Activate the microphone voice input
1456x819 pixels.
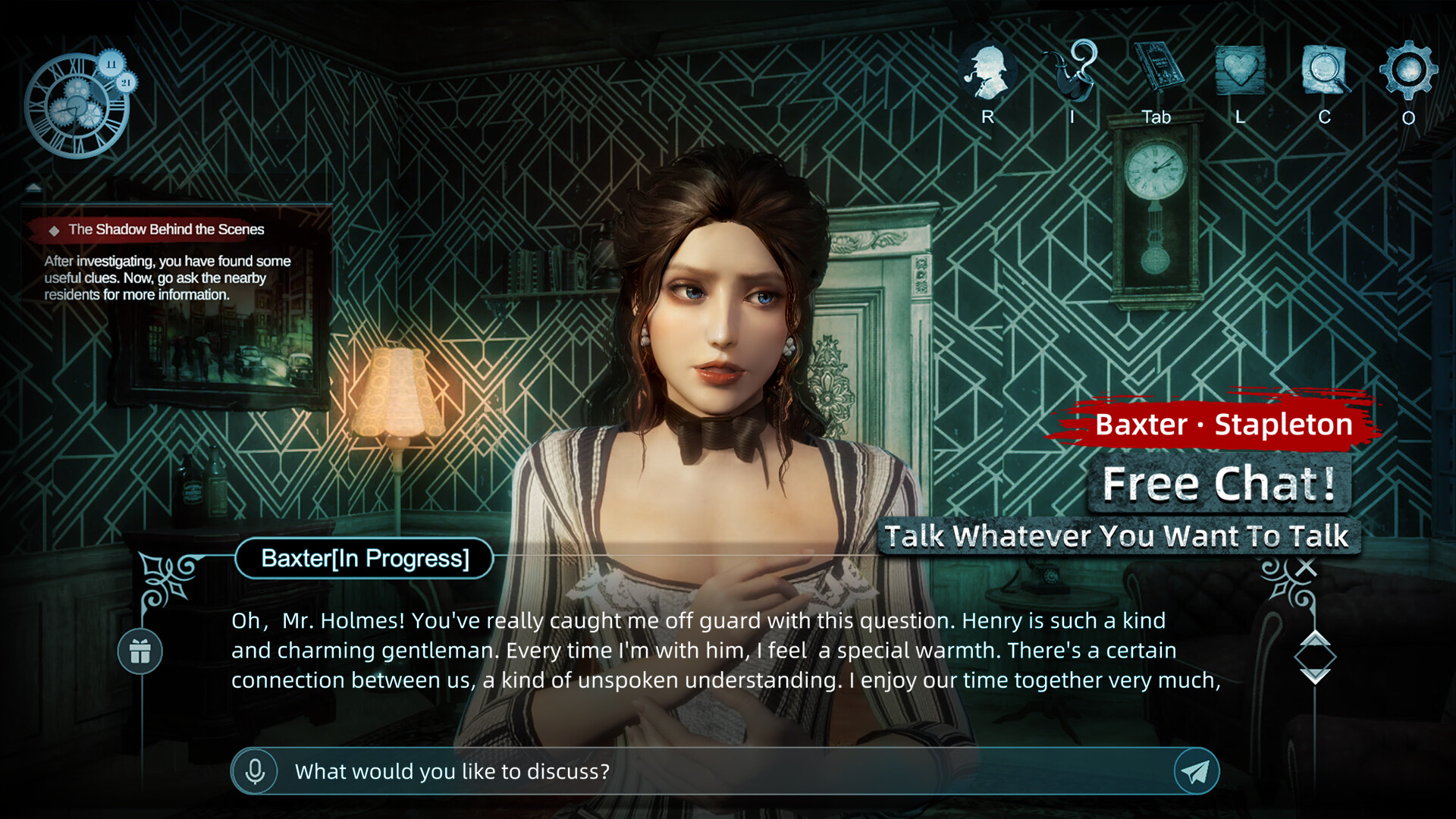pyautogui.click(x=256, y=771)
